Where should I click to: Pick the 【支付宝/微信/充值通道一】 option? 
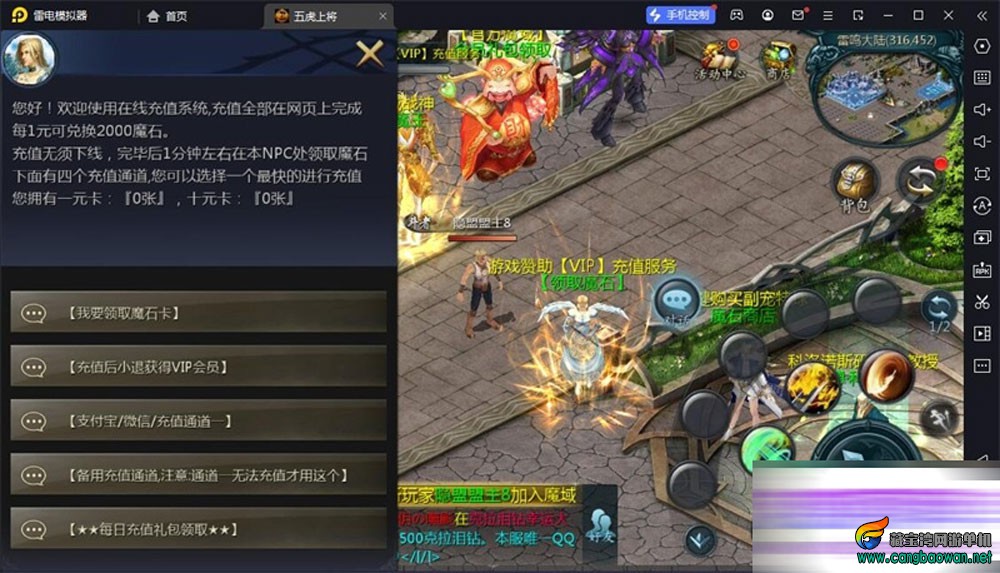(x=198, y=421)
